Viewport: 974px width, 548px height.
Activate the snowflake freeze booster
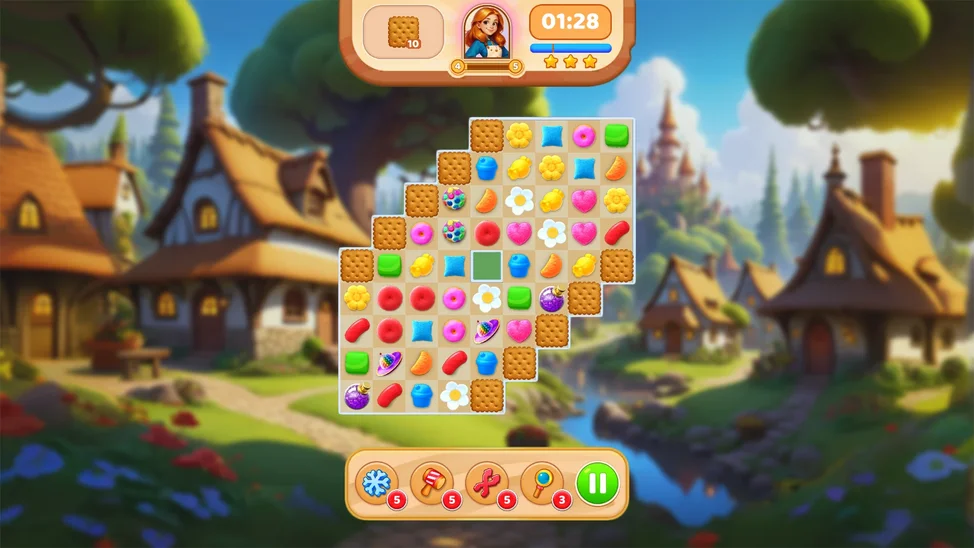(x=377, y=482)
